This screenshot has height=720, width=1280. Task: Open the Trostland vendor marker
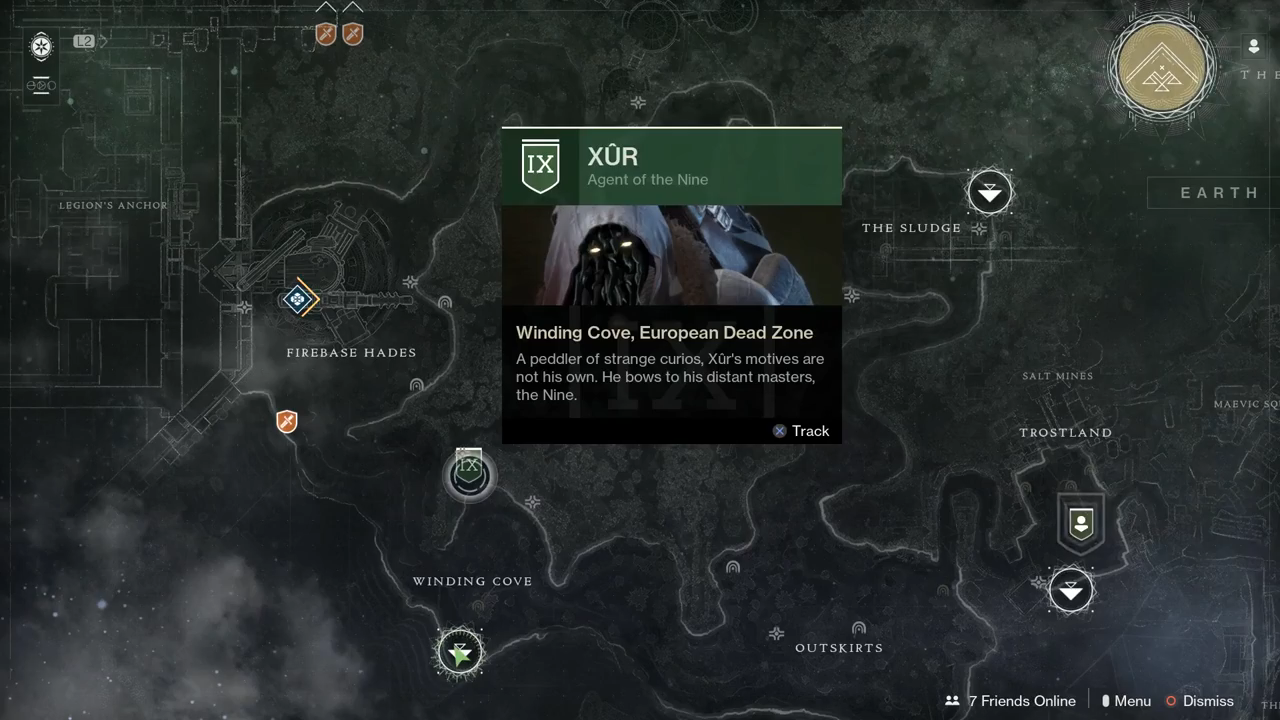click(1081, 523)
